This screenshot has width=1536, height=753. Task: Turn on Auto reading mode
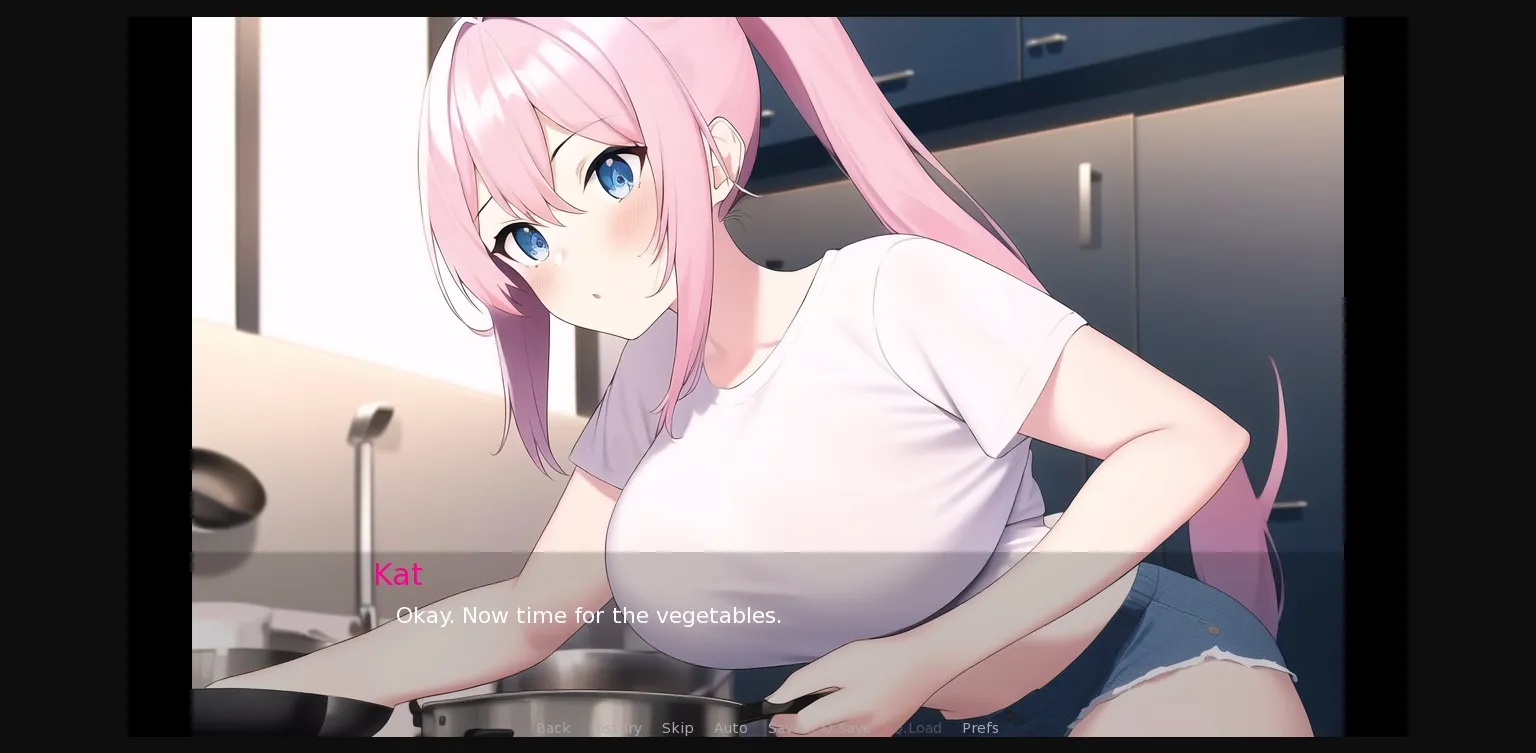[731, 728]
